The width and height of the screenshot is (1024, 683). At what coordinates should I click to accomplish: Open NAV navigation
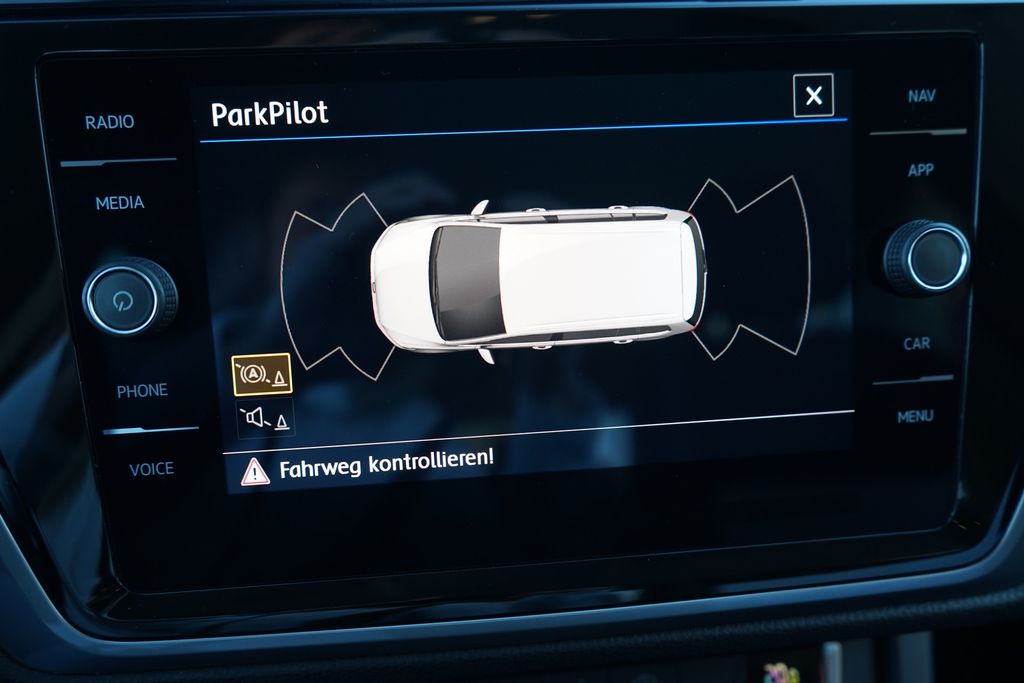click(921, 96)
